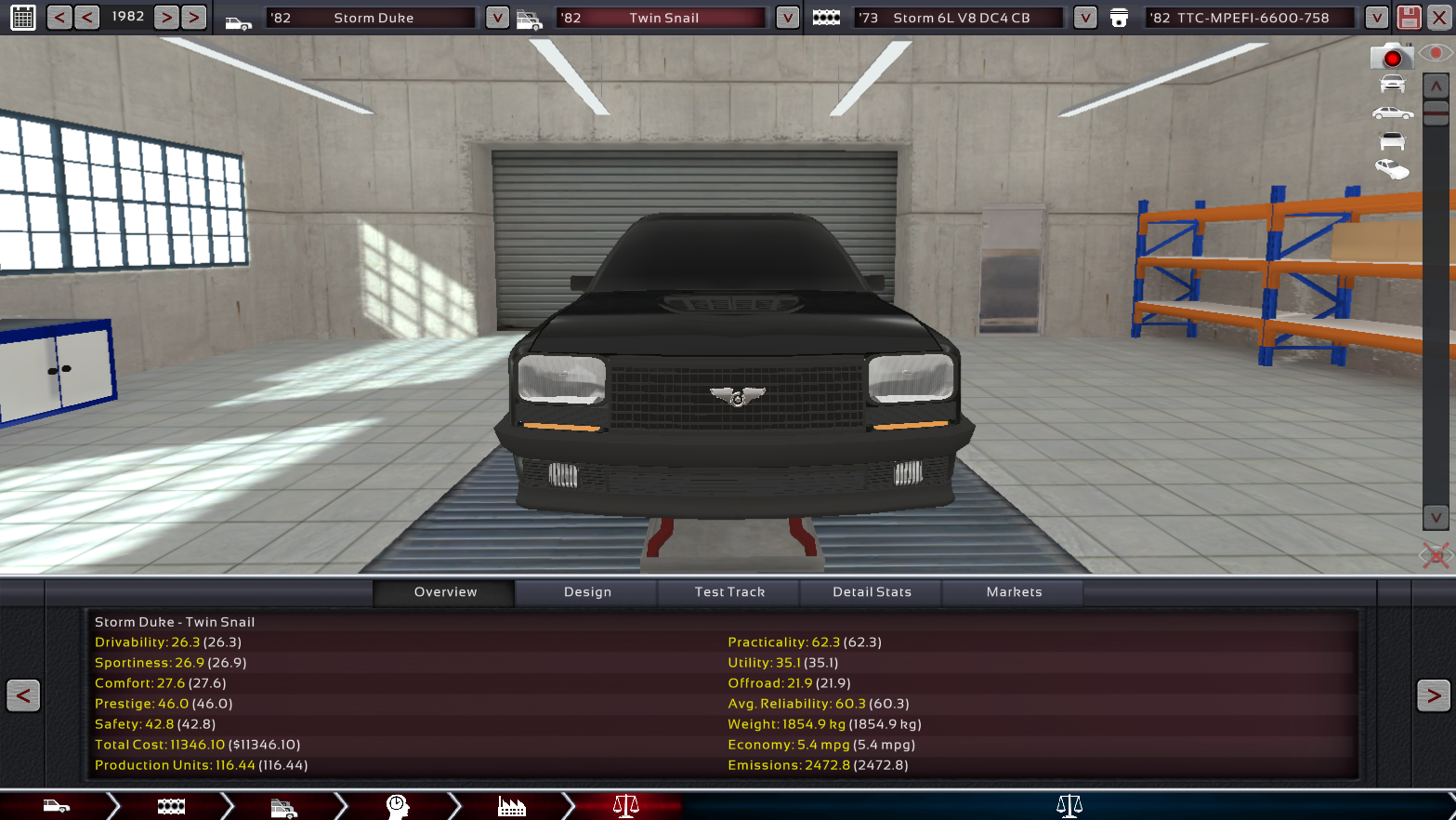Go to the next stats page arrow
The height and width of the screenshot is (820, 1456).
pos(1433,695)
